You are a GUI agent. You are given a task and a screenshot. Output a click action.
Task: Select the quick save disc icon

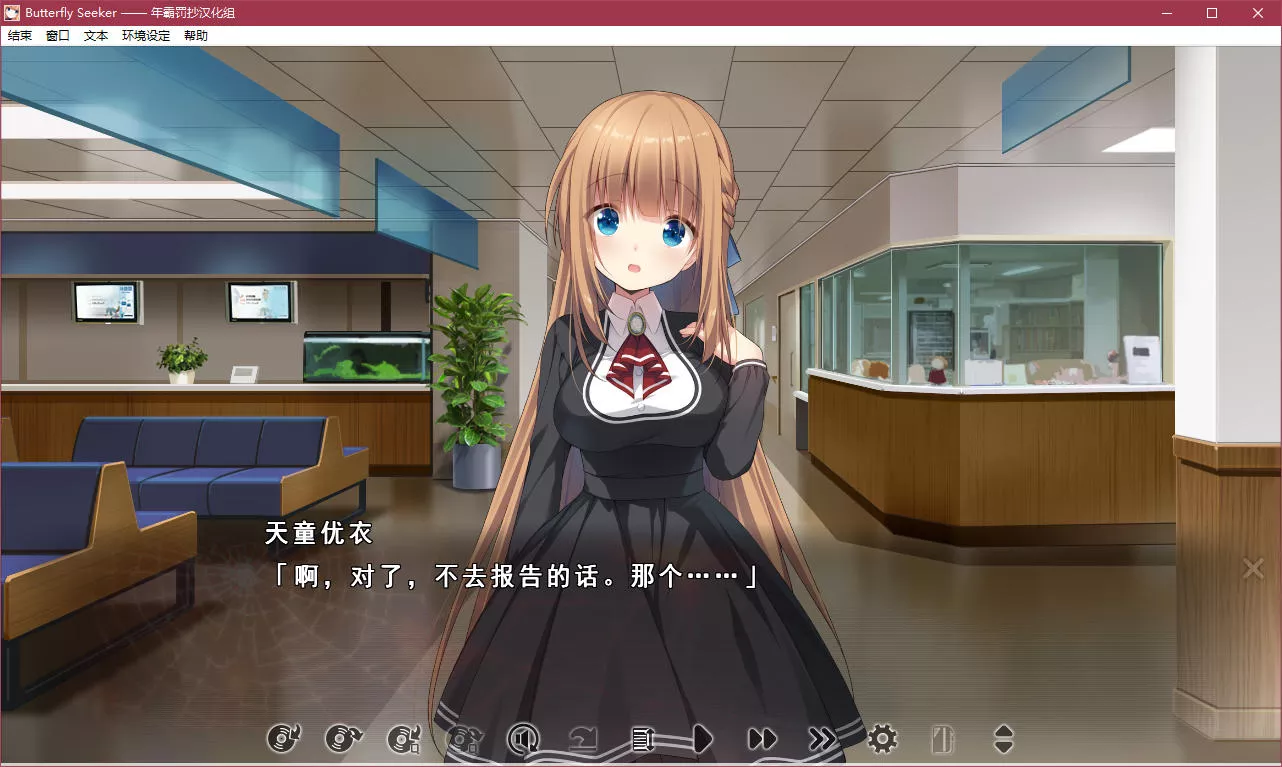(x=283, y=740)
